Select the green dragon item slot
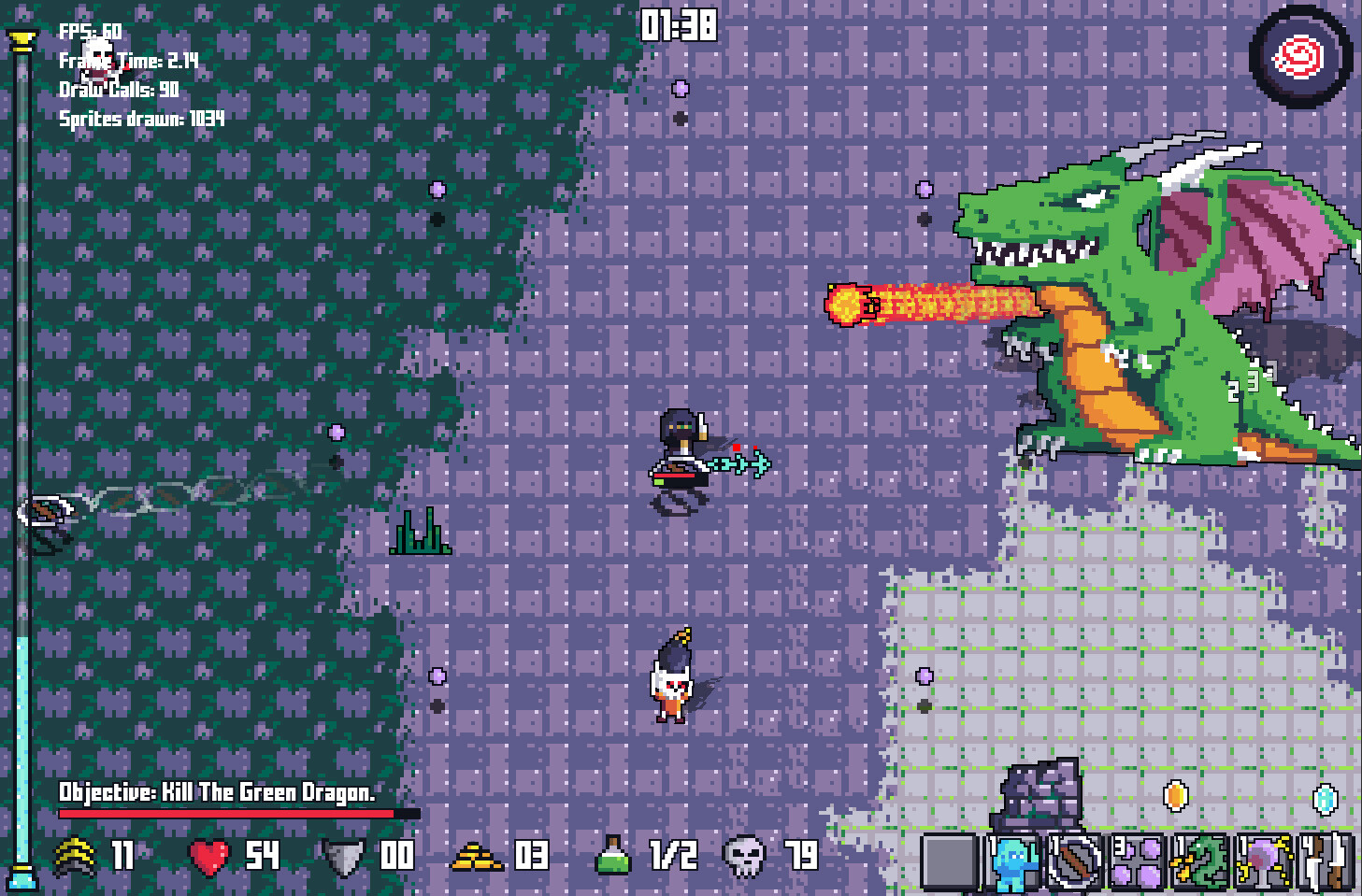 tap(1200, 861)
